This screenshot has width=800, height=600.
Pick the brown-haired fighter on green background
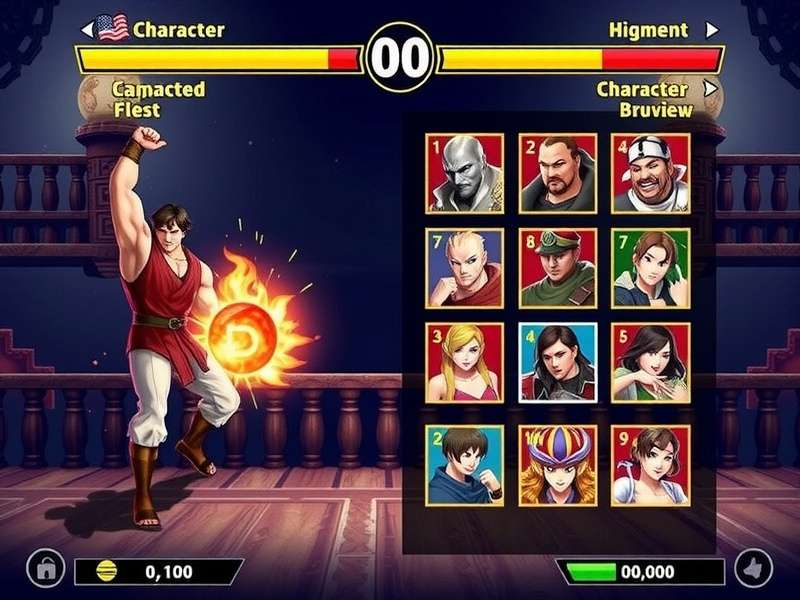click(651, 268)
